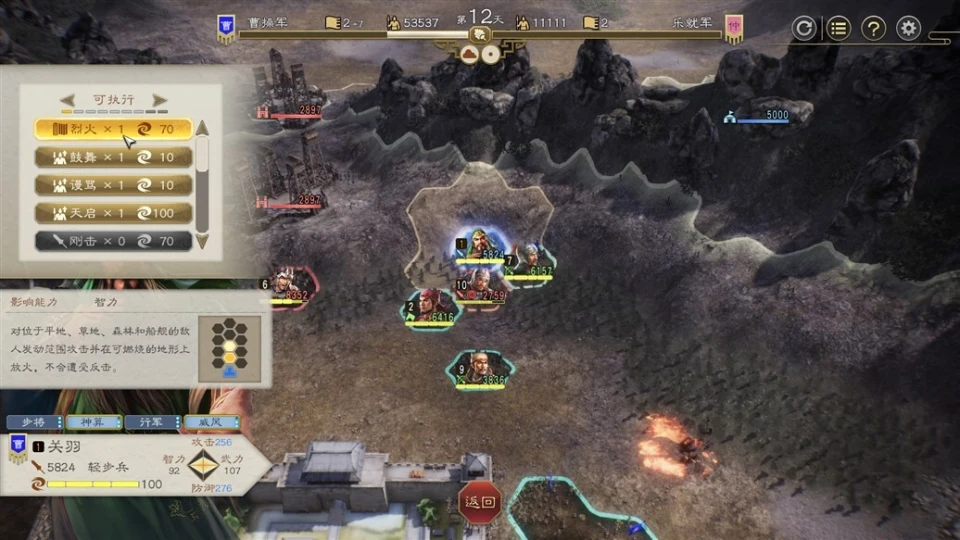Open the question mark help button
The width and height of the screenshot is (960, 540).
tap(873, 28)
